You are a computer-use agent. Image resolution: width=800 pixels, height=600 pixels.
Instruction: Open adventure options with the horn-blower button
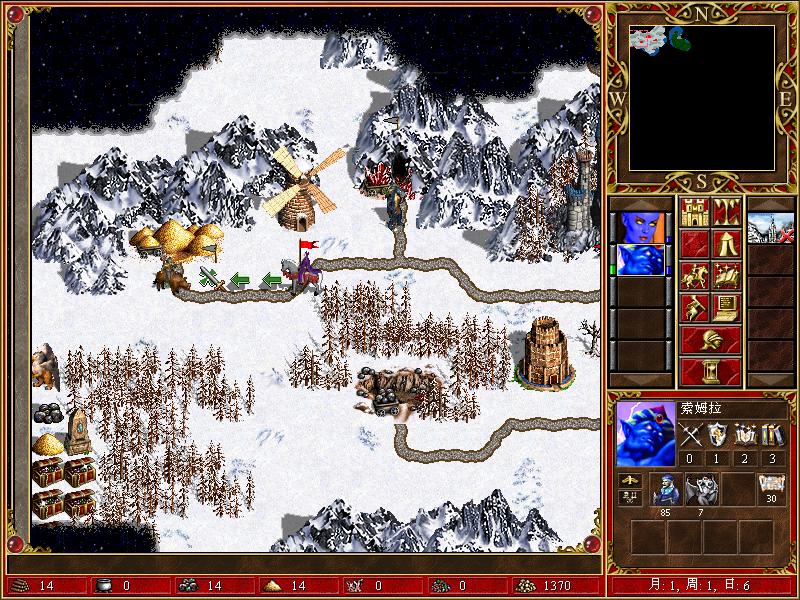coord(694,307)
